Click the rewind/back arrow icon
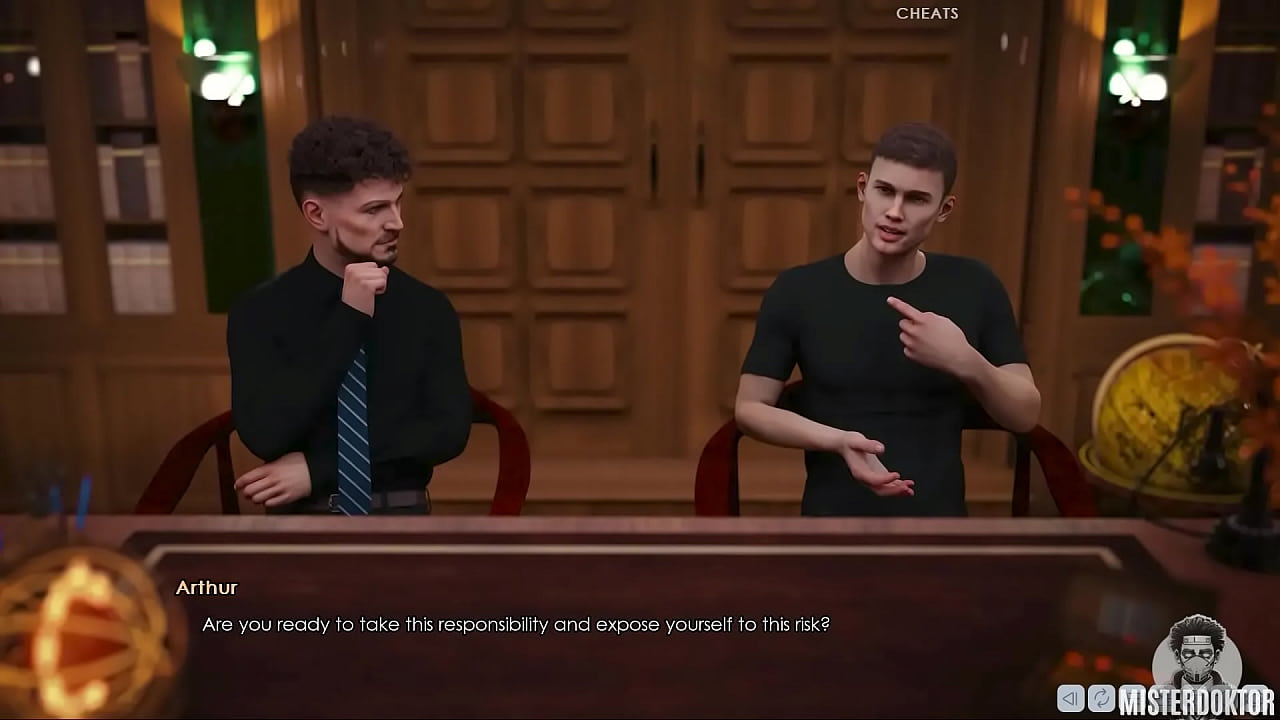1280x720 pixels. click(1070, 697)
